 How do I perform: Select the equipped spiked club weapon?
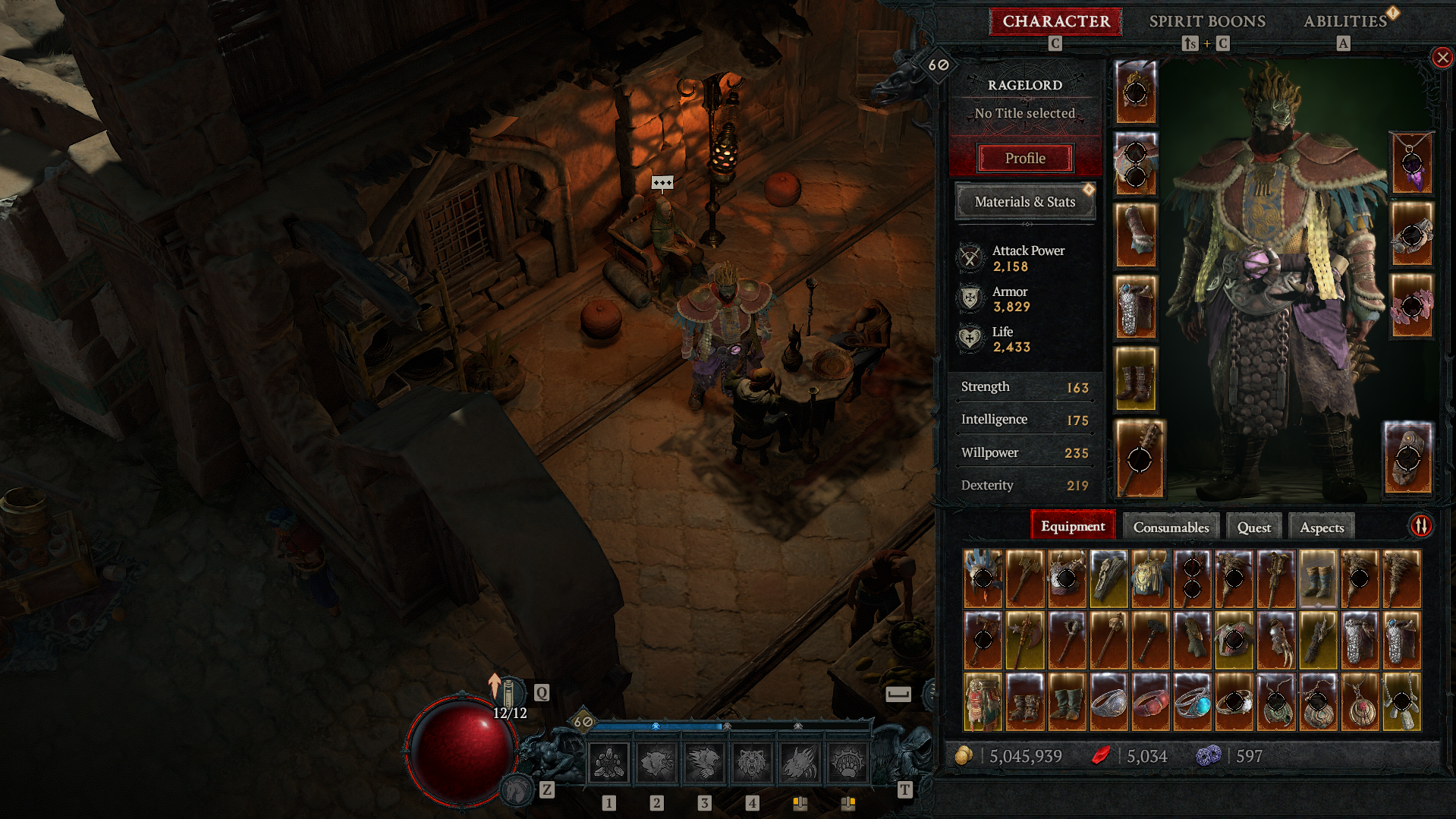click(x=1139, y=458)
